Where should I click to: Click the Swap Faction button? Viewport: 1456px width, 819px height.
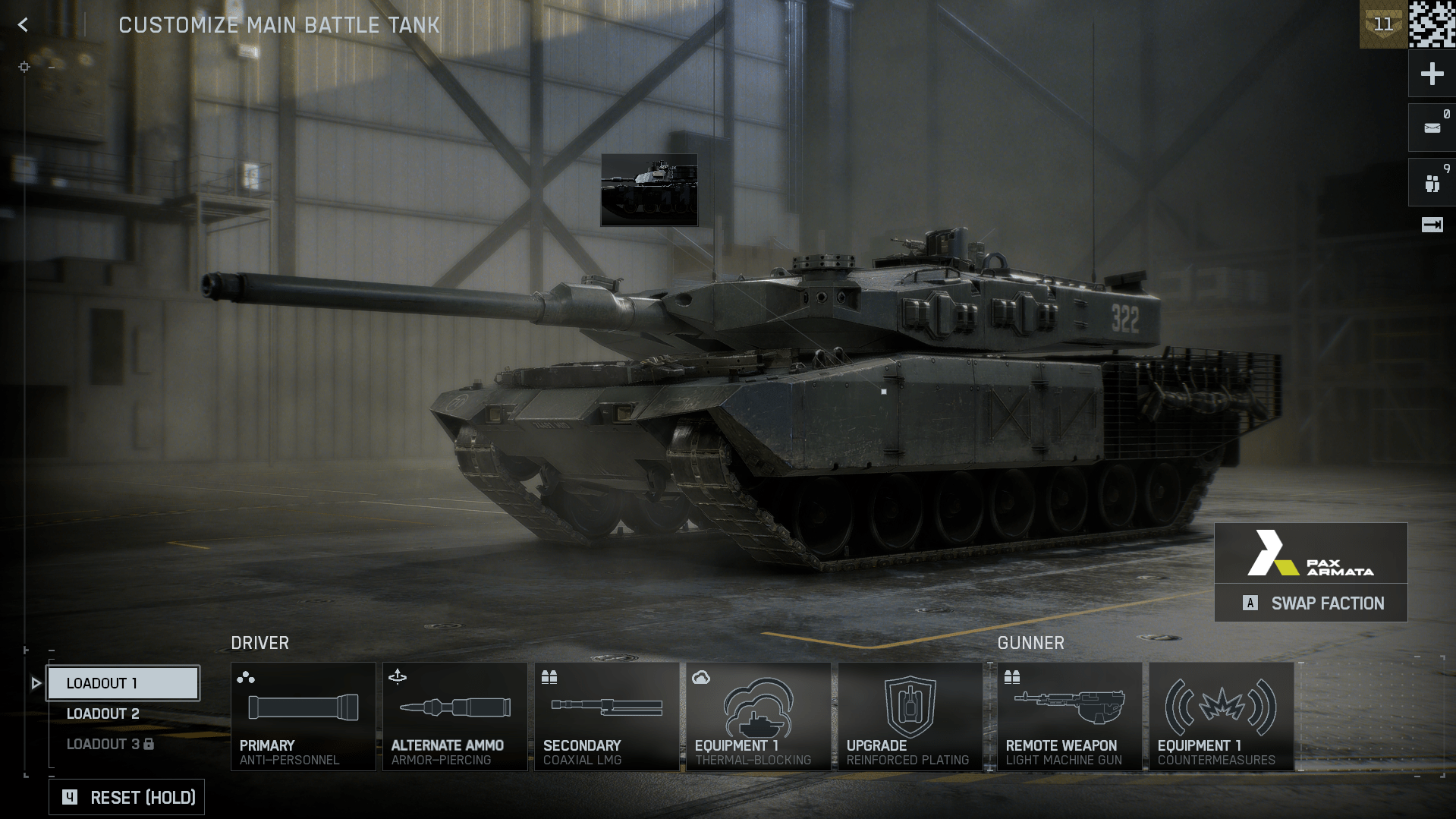coord(1311,603)
